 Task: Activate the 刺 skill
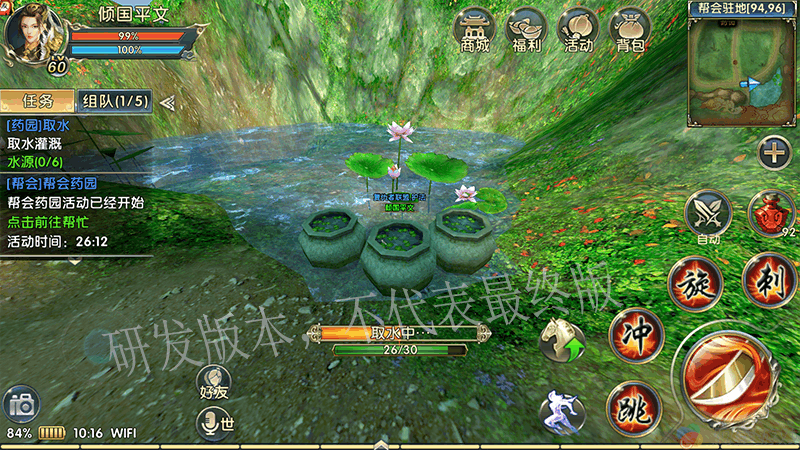[770, 279]
